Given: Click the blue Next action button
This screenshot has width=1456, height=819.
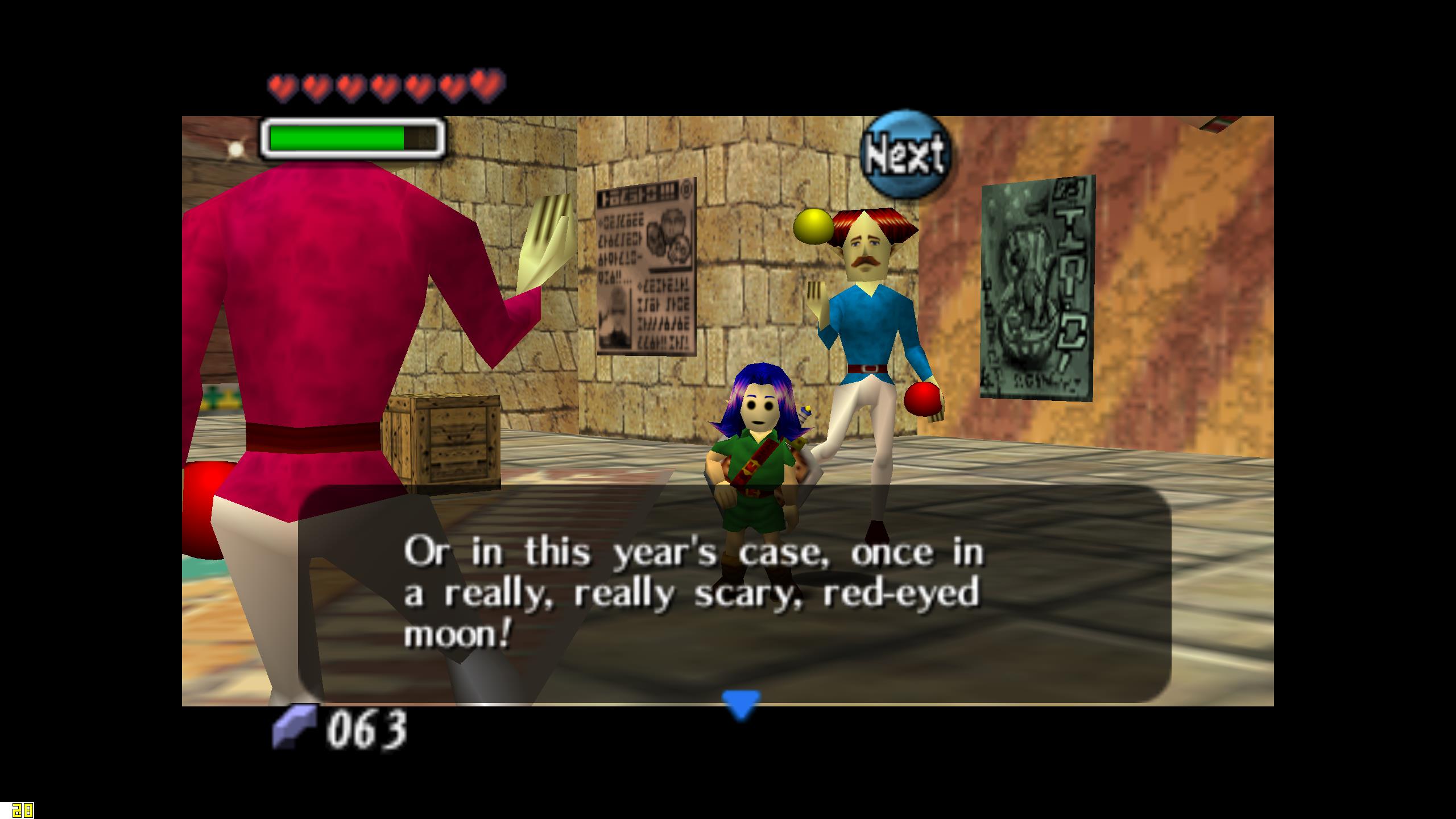Looking at the screenshot, I should (905, 153).
